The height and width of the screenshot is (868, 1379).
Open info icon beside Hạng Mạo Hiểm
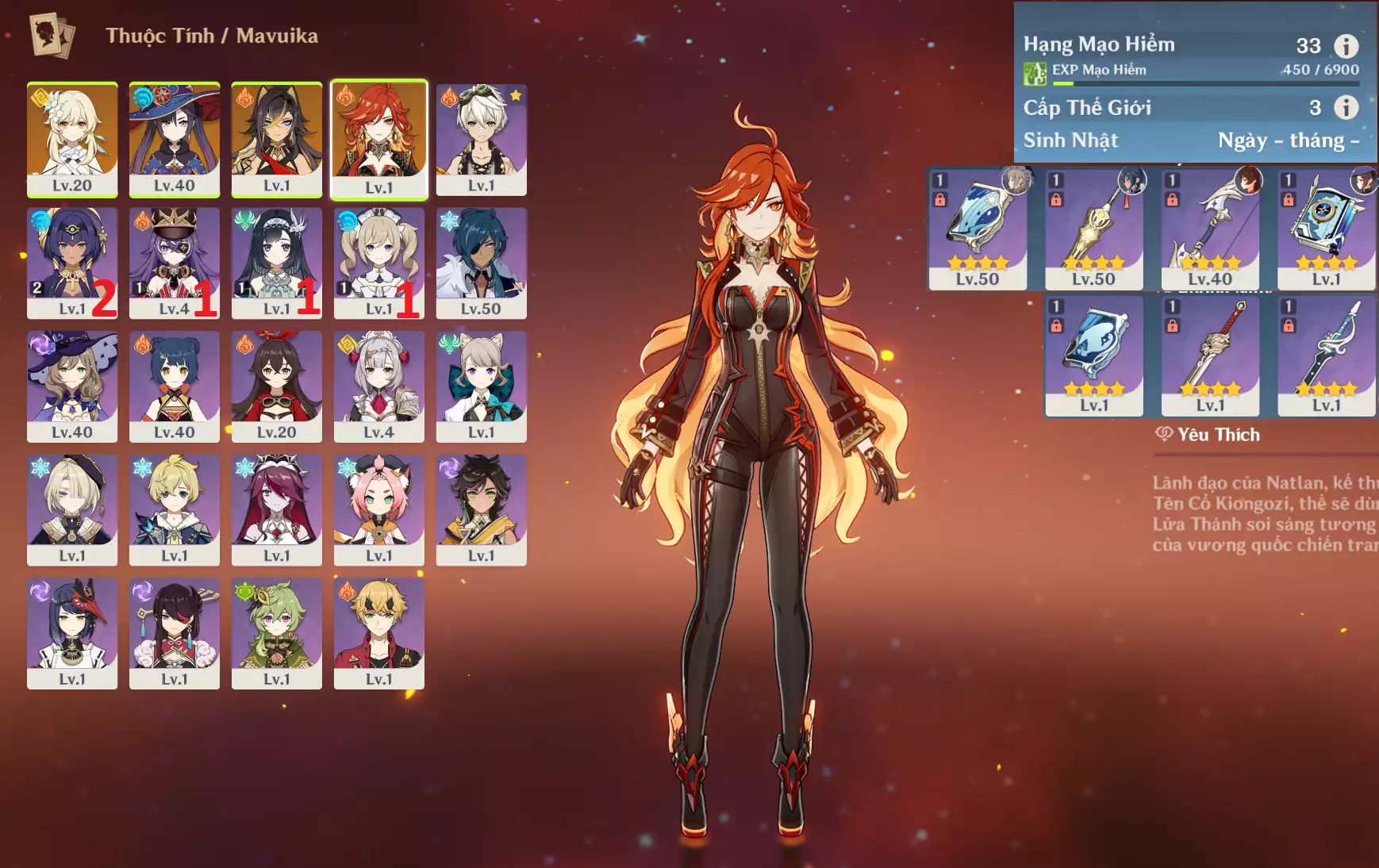point(1346,45)
